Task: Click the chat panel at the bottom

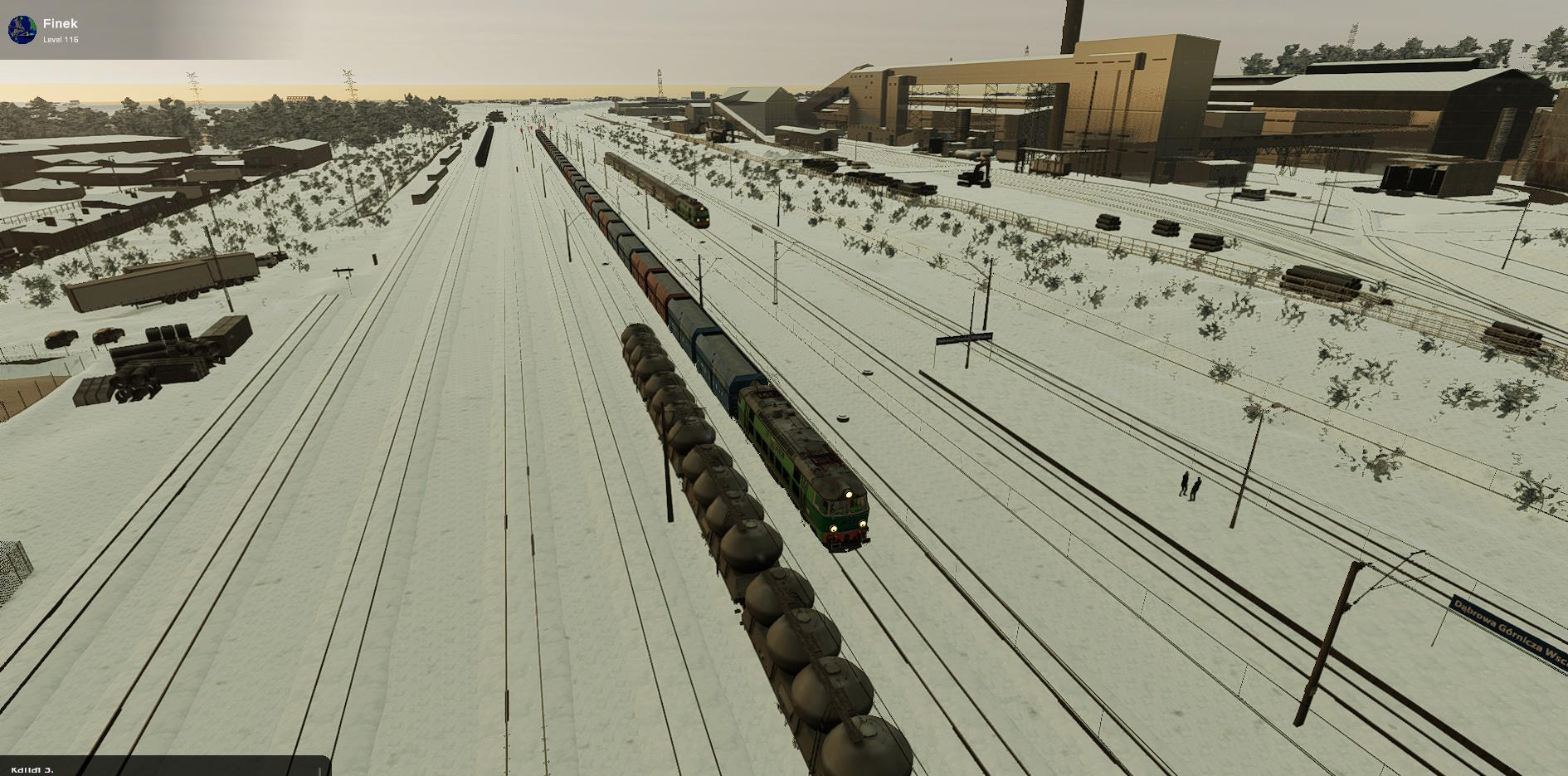Action: [x=164, y=767]
